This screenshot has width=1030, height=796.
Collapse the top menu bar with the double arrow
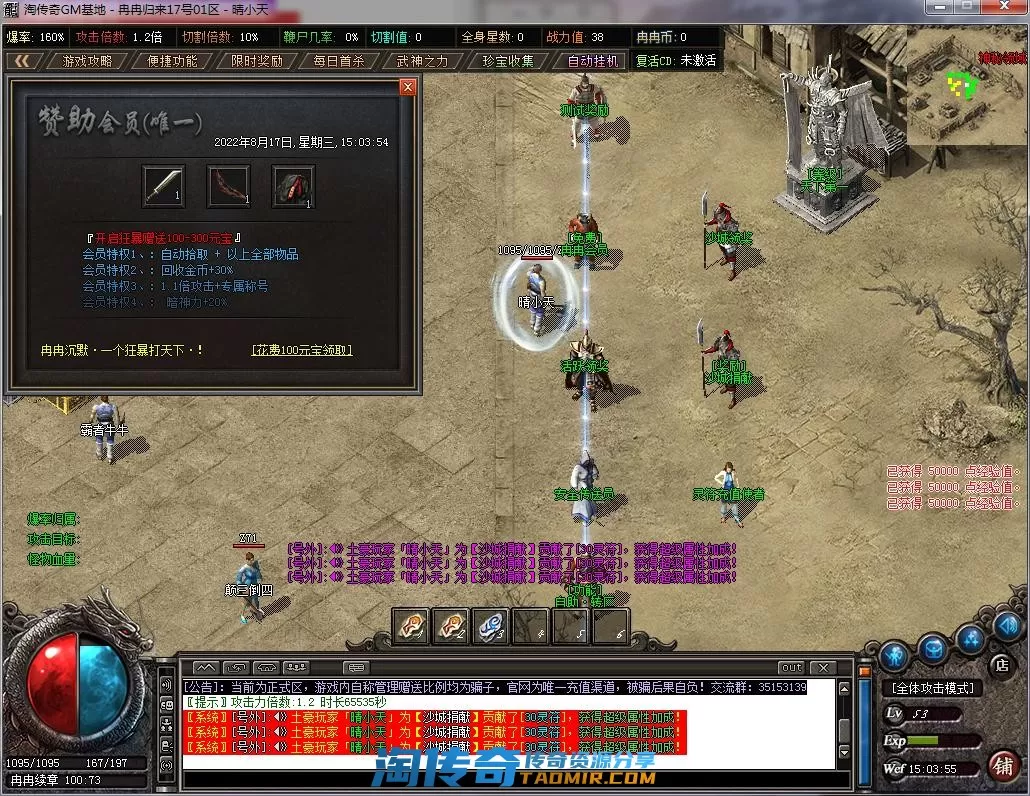point(22,61)
